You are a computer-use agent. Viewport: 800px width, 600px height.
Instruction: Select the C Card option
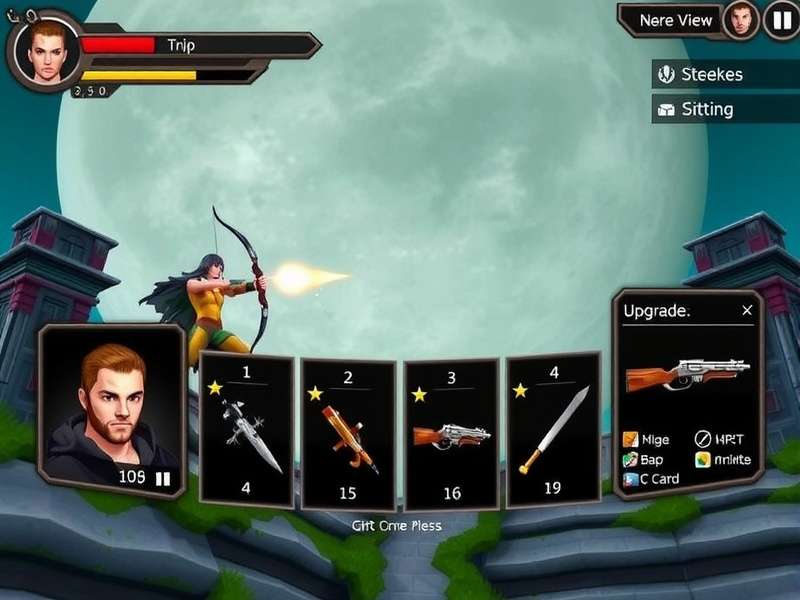click(x=650, y=479)
